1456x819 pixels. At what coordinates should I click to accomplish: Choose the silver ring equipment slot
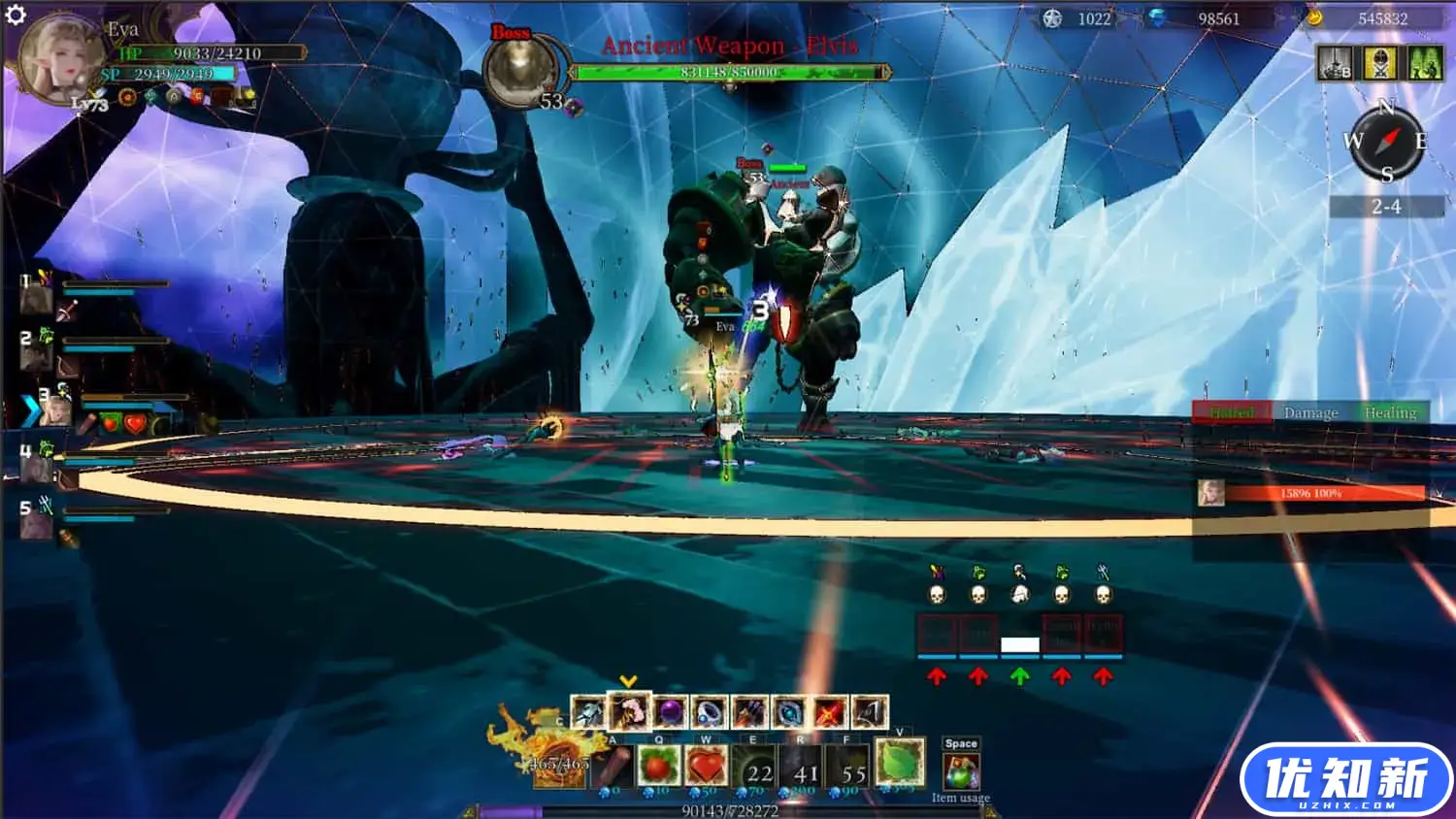[x=710, y=713]
